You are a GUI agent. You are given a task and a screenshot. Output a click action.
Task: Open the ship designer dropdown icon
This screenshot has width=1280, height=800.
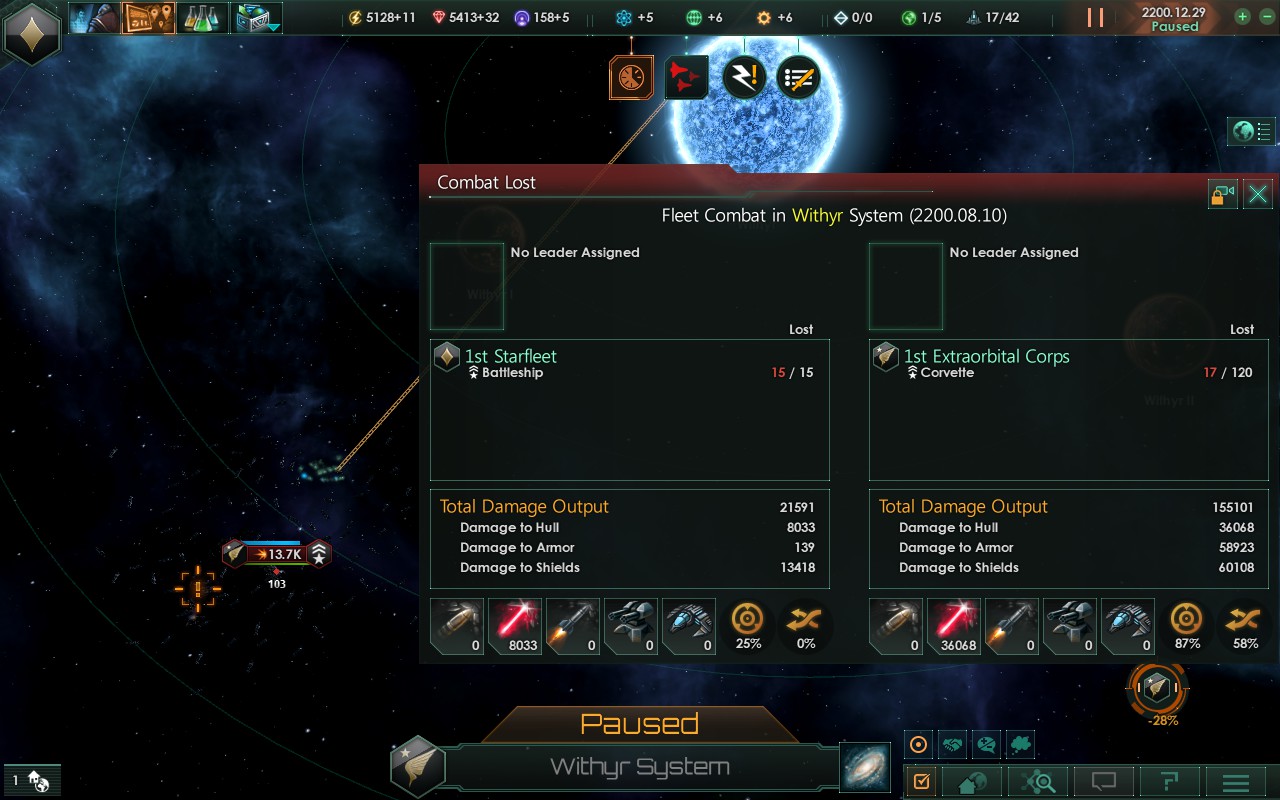256,18
